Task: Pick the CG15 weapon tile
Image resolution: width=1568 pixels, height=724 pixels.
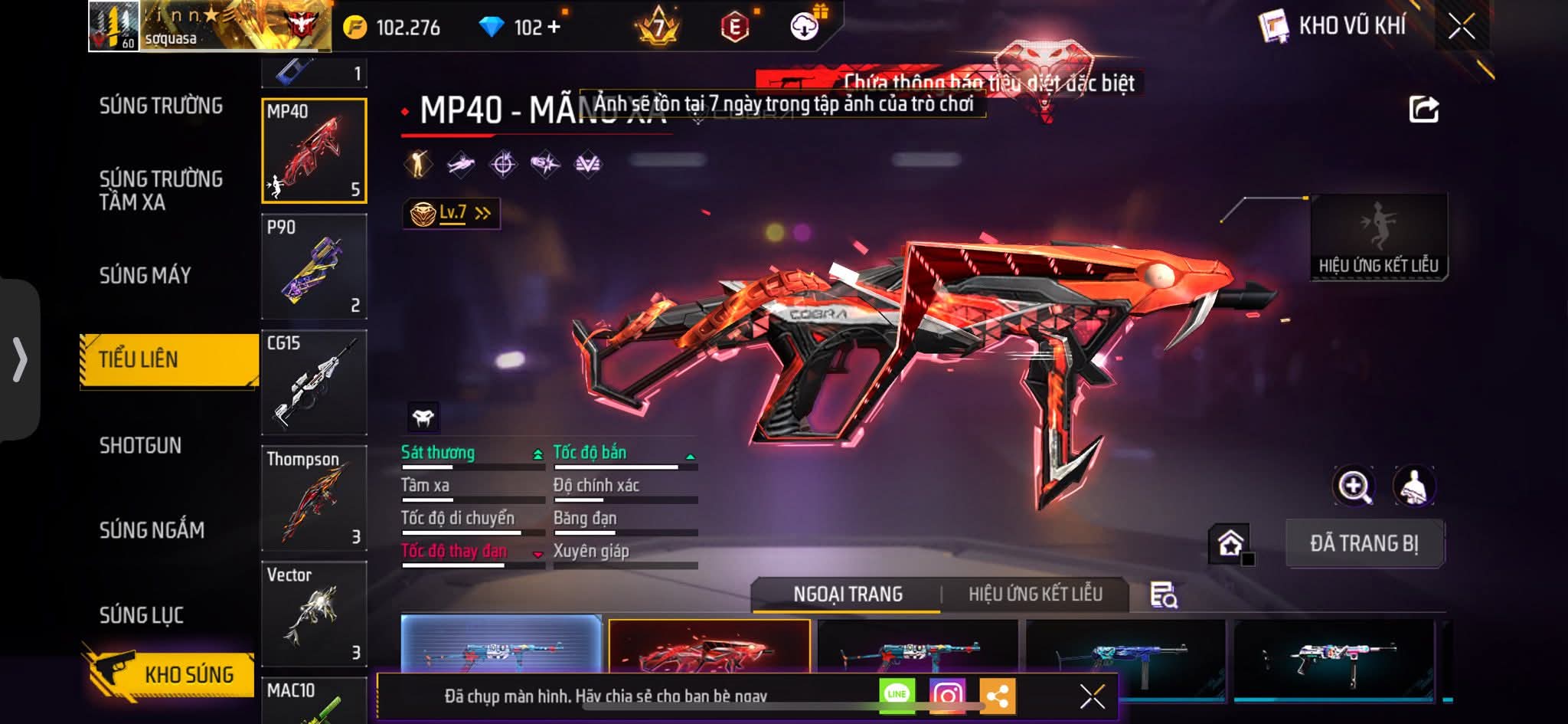Action: [x=314, y=382]
